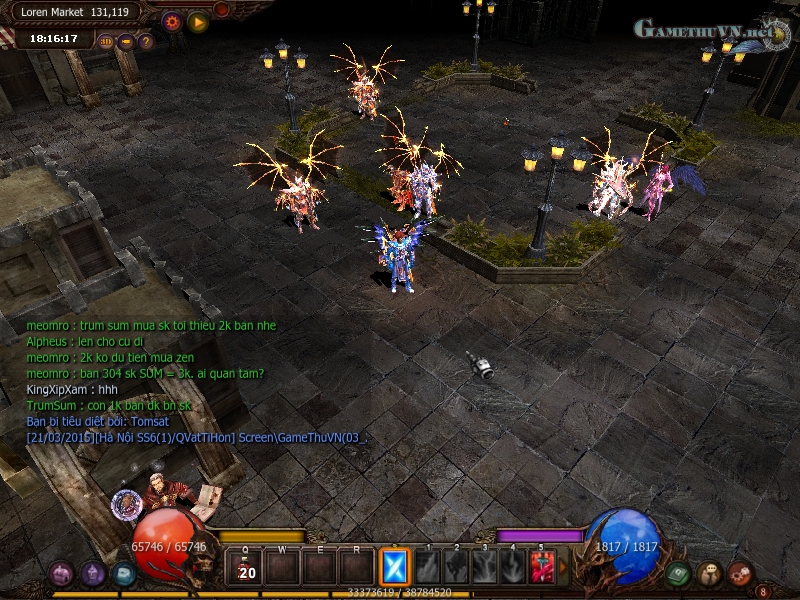Click the red round button at top

222,10
